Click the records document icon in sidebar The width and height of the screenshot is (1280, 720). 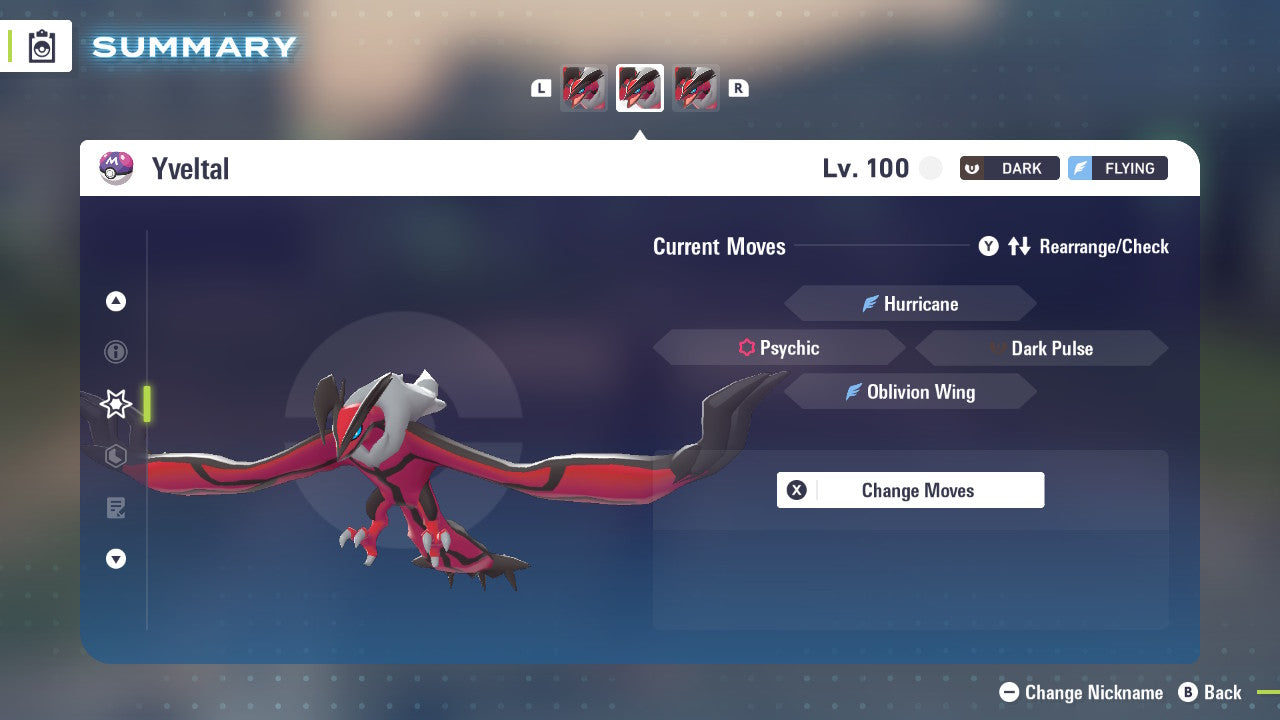coord(115,507)
